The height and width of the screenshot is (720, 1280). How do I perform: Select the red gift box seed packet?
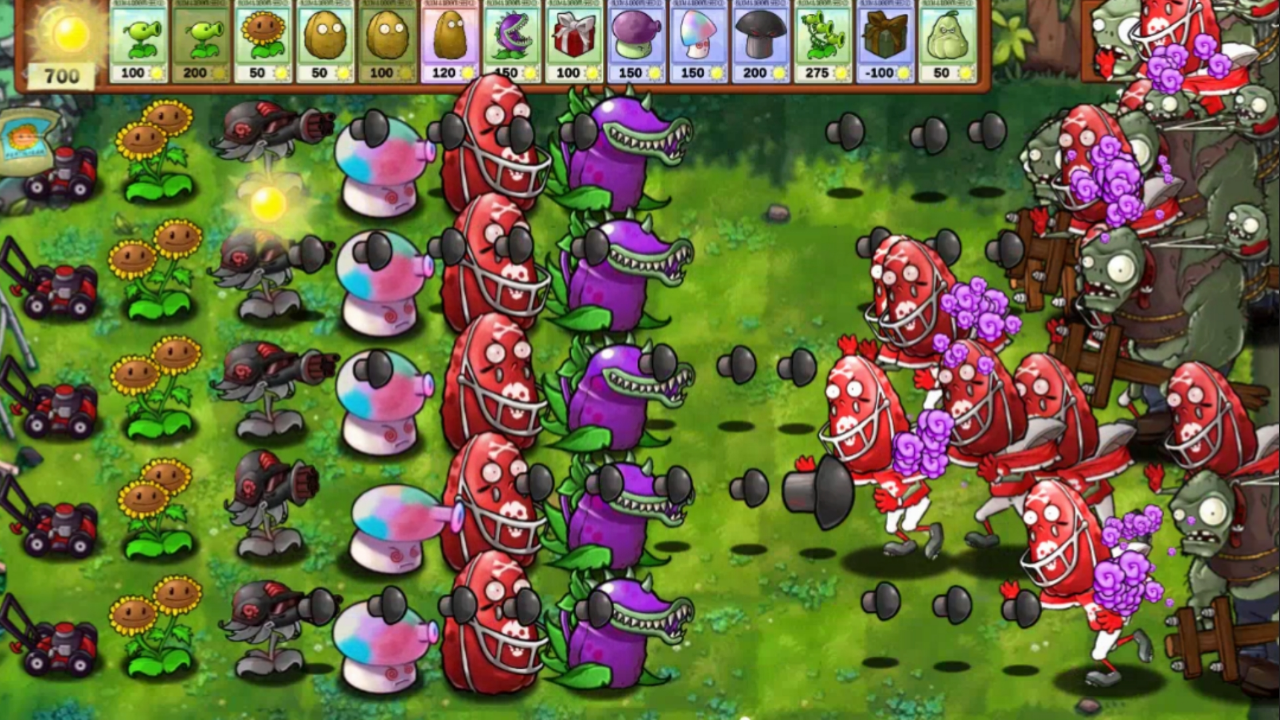click(574, 40)
